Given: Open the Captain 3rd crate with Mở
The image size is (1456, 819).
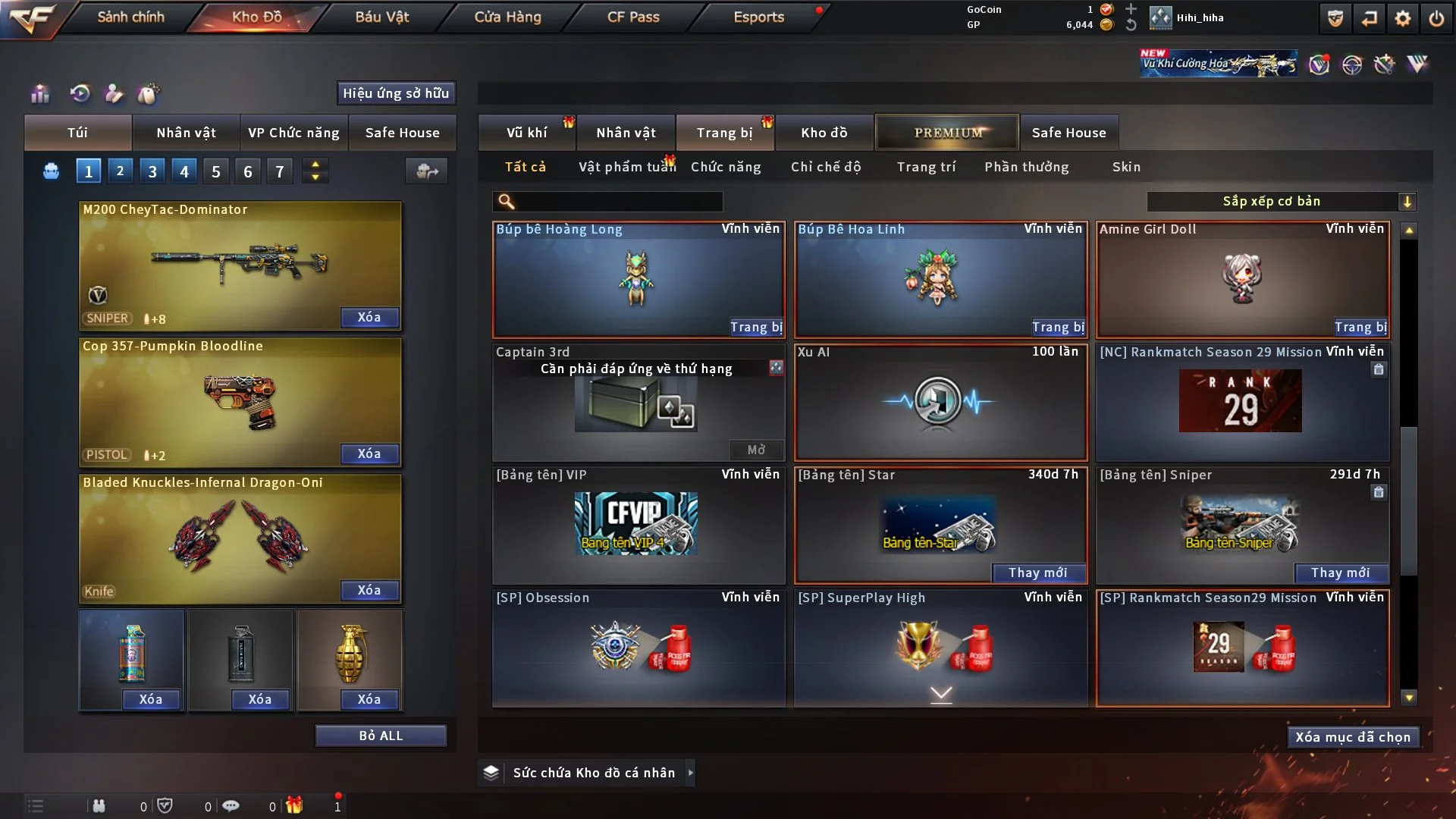Looking at the screenshot, I should (756, 450).
